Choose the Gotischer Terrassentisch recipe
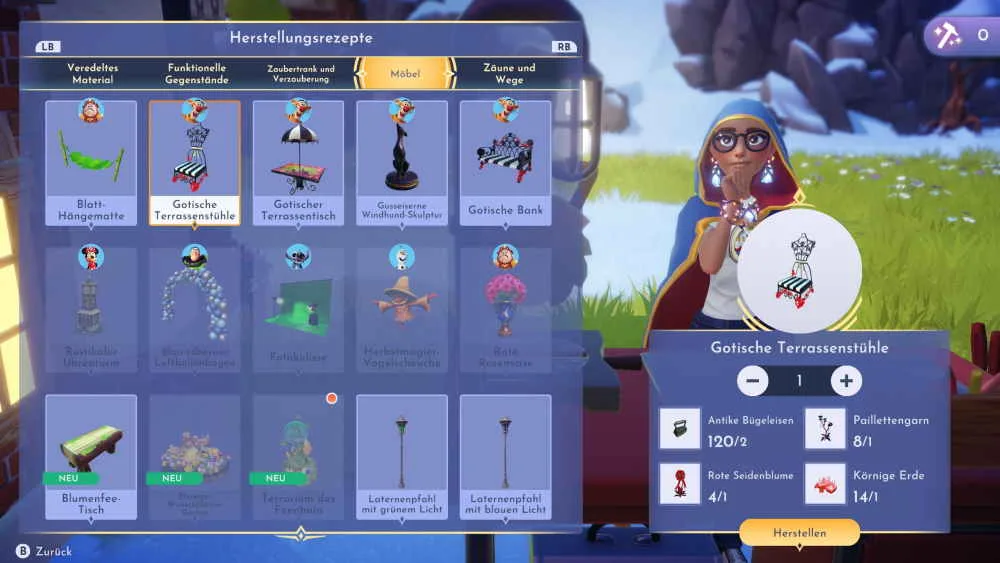1000x563 pixels. [x=298, y=162]
